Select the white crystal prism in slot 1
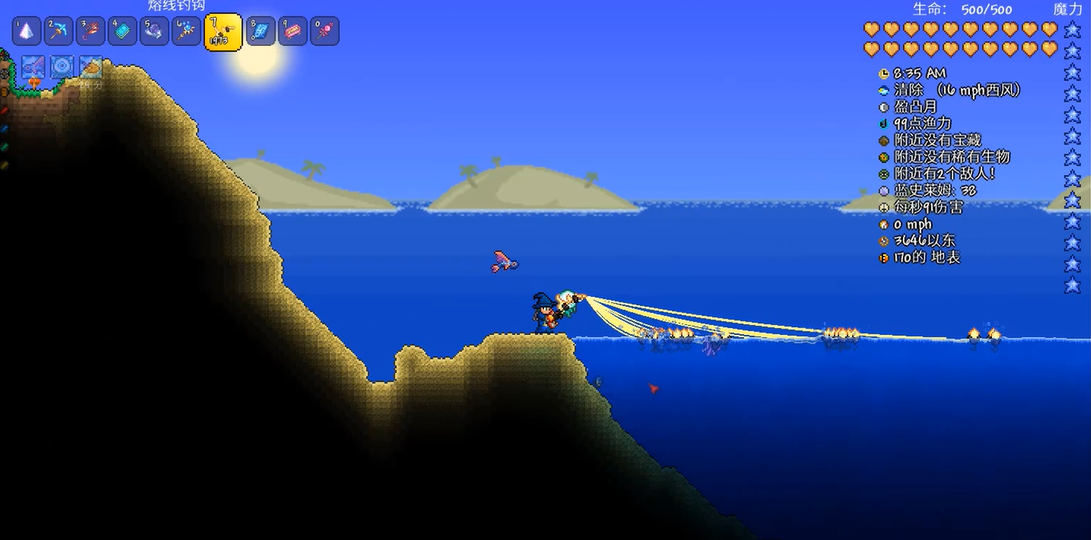 pyautogui.click(x=26, y=31)
